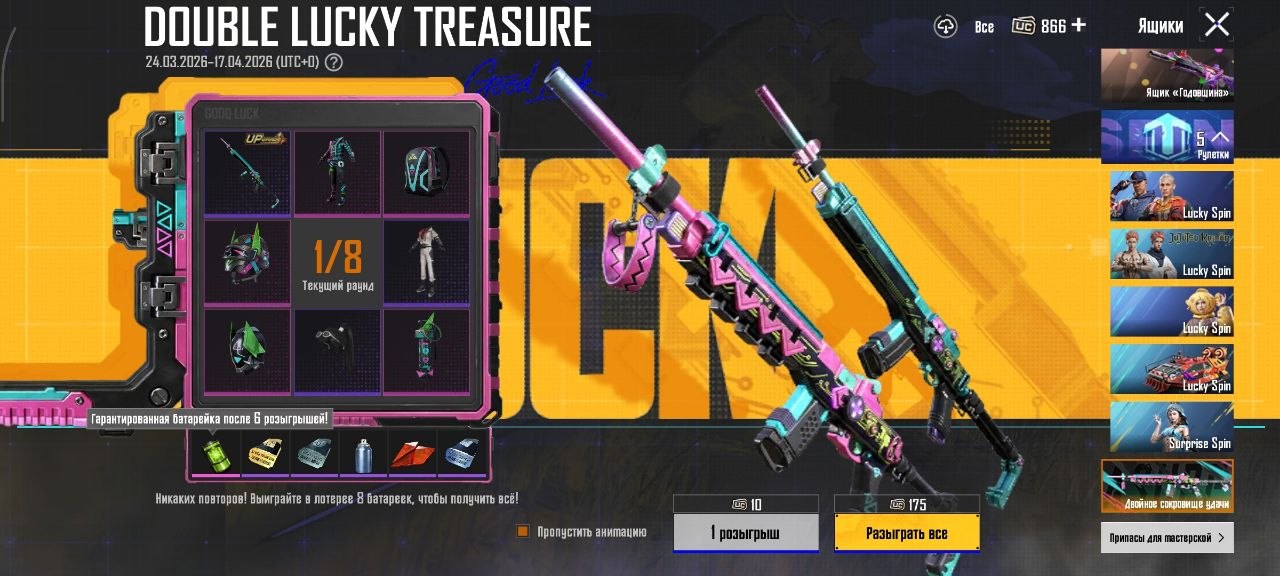This screenshot has width=1280, height=576.
Task: Select the neon backpack reward tile
Action: click(x=426, y=172)
